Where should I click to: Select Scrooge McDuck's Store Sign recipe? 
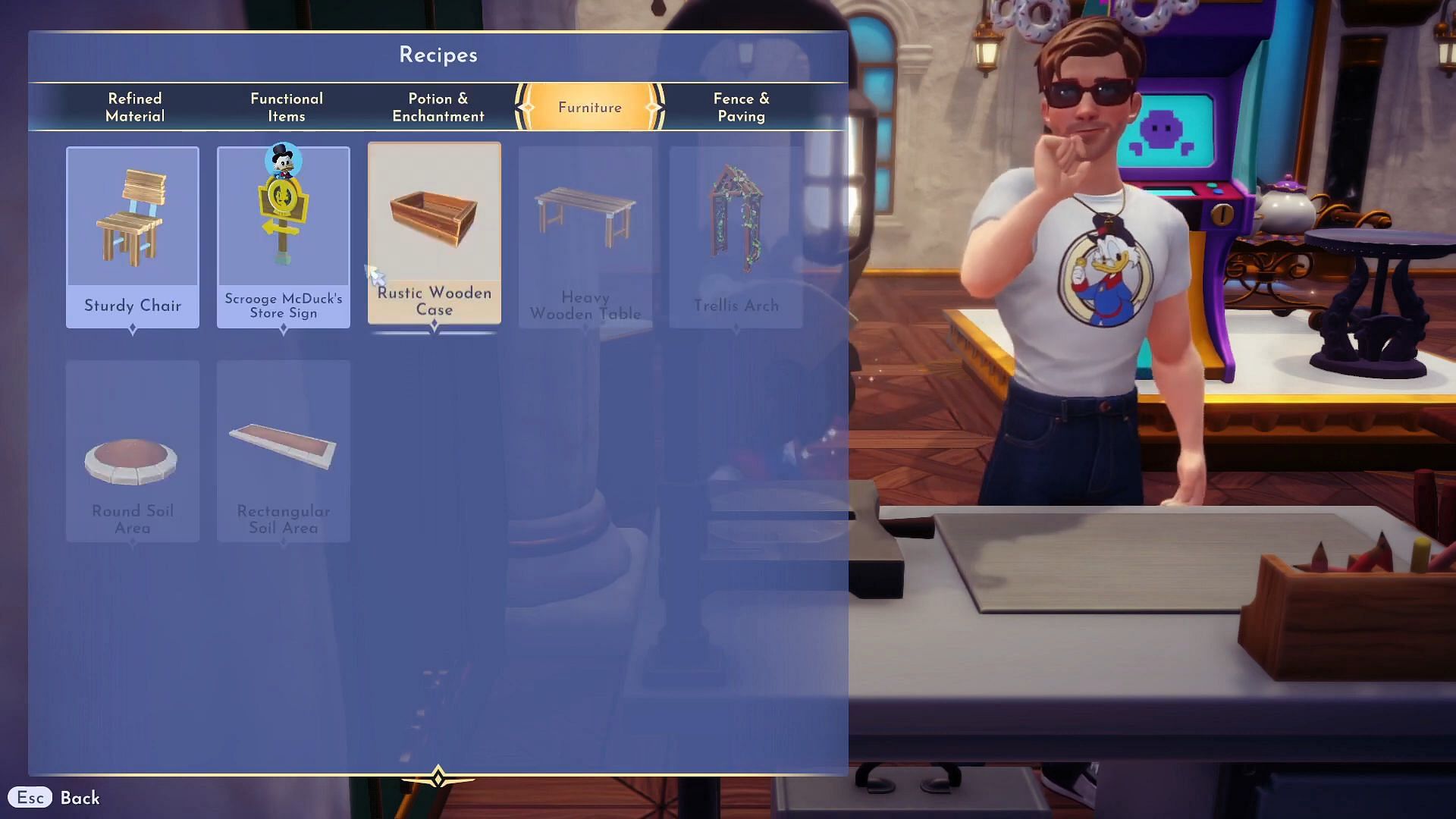click(284, 237)
